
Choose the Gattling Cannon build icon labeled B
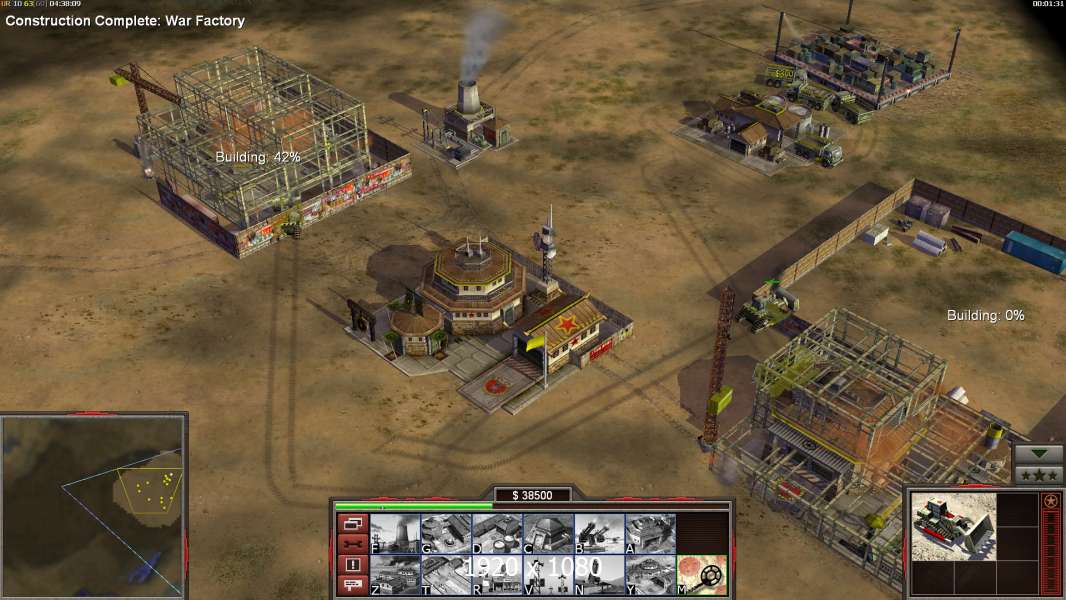point(599,533)
